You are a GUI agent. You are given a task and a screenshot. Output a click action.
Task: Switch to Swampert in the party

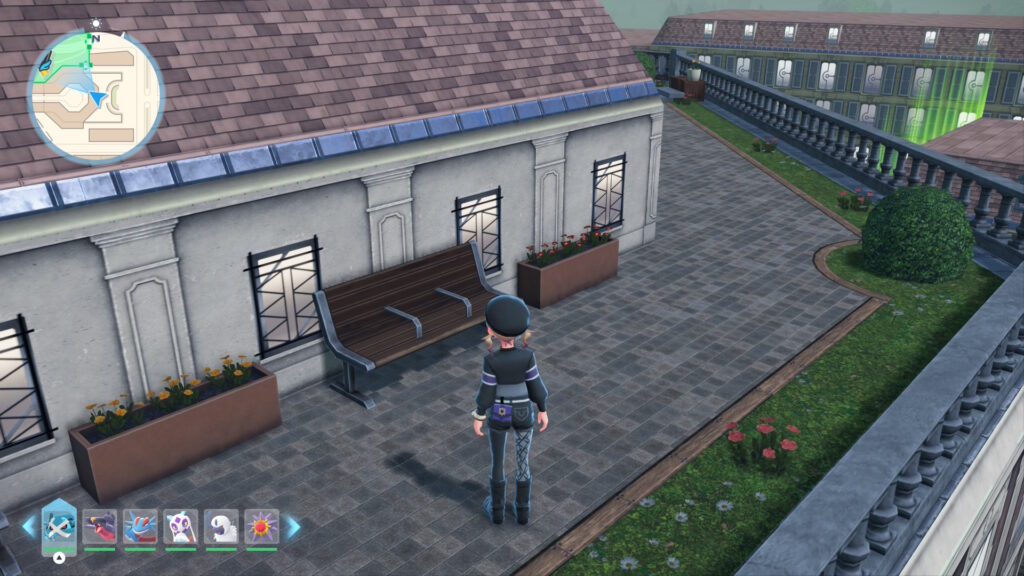[140, 526]
